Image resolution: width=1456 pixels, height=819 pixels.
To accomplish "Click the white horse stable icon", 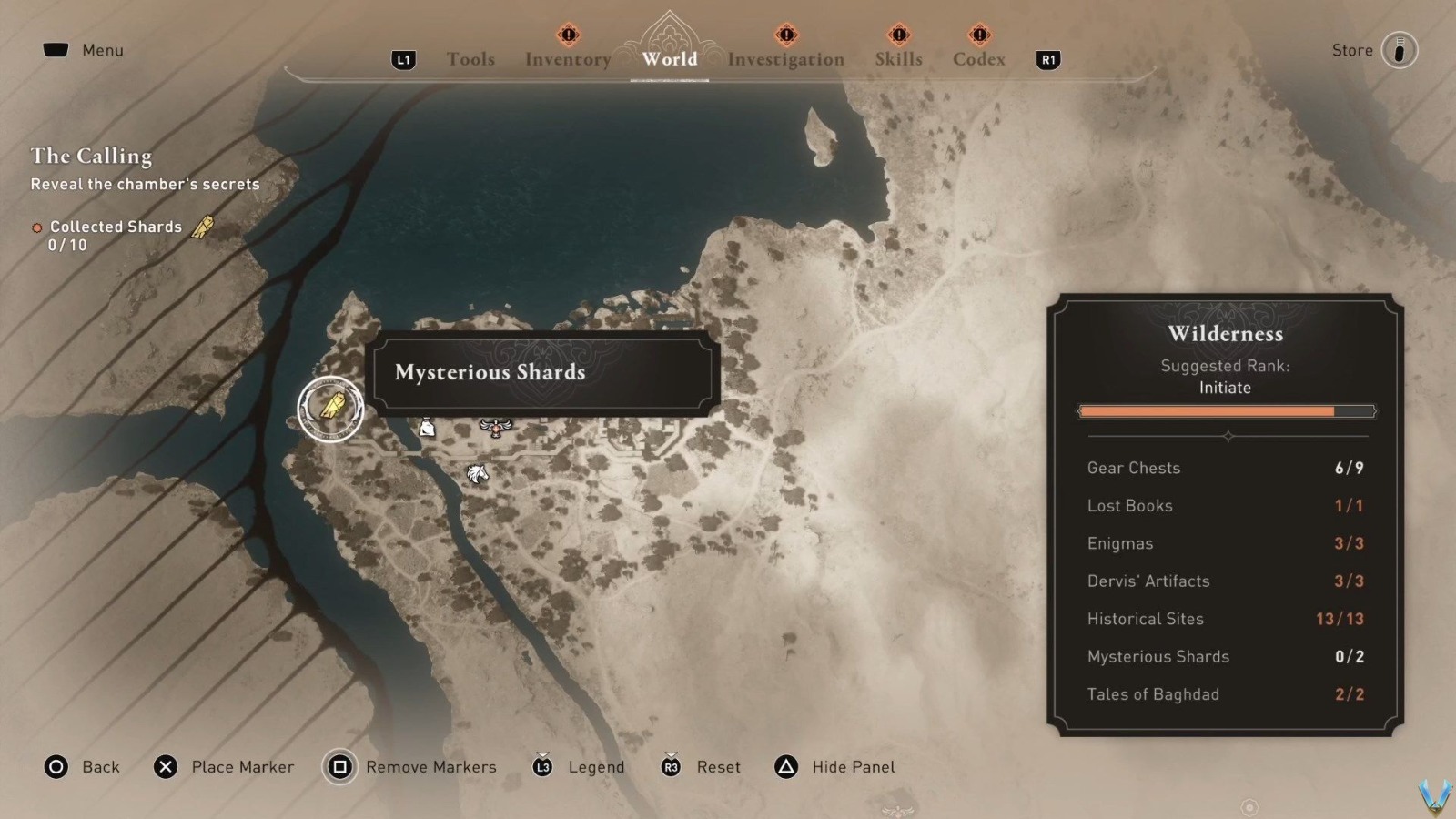I will pyautogui.click(x=477, y=473).
